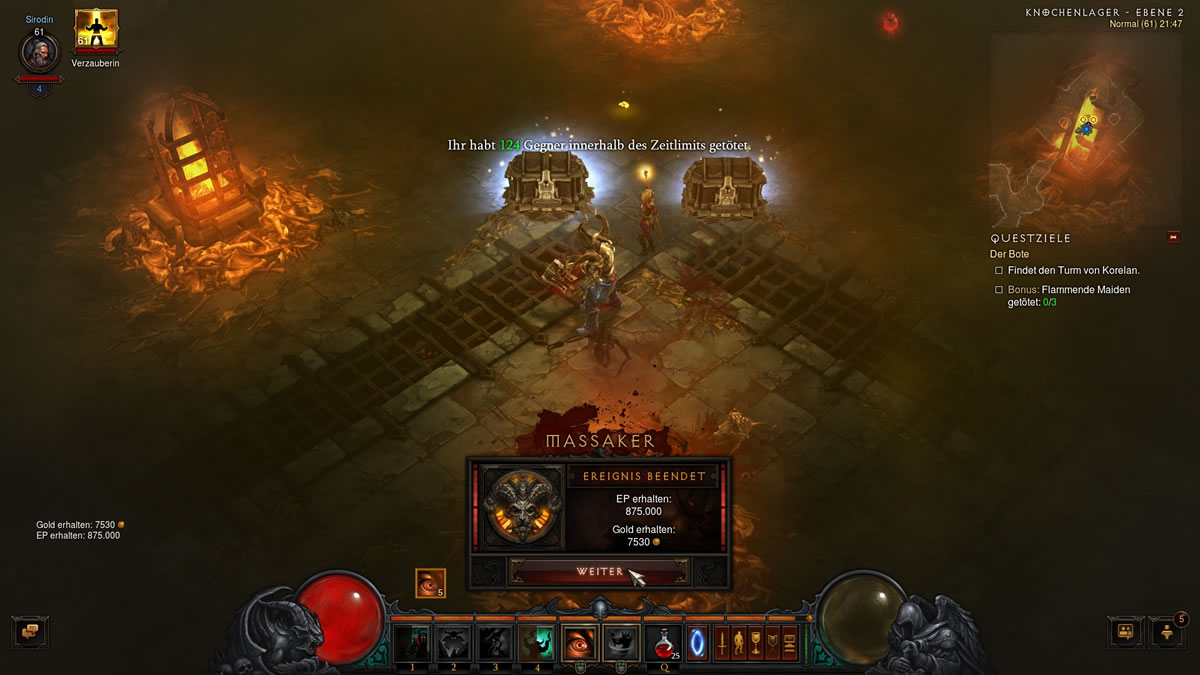Click the Verzauberin follower portrait
This screenshot has width=1200, height=675.
96,31
